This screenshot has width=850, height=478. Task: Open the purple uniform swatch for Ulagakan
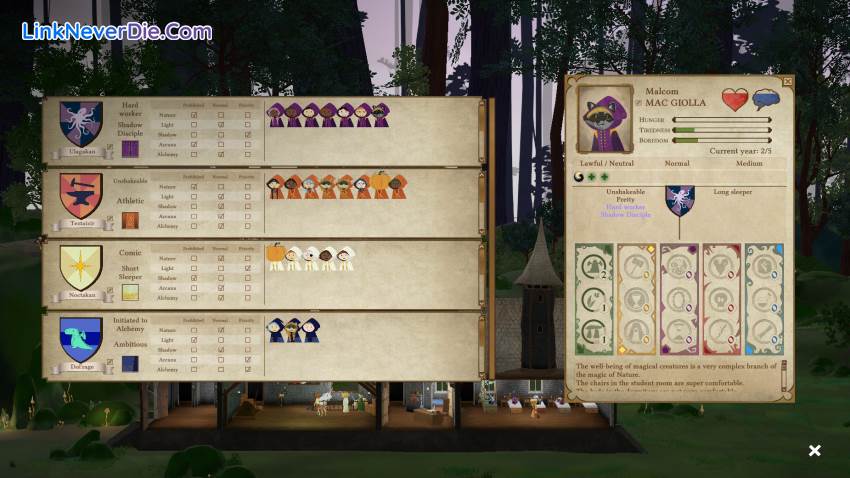click(x=130, y=149)
